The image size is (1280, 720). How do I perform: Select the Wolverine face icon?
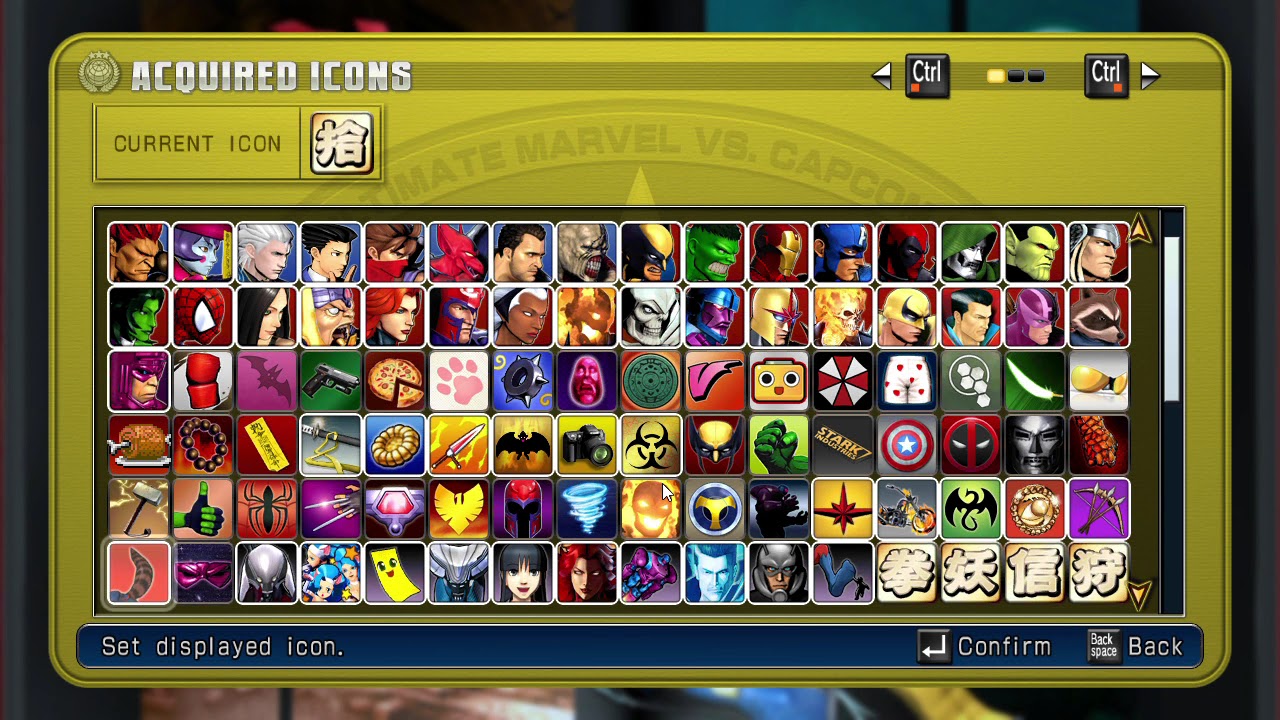(651, 252)
